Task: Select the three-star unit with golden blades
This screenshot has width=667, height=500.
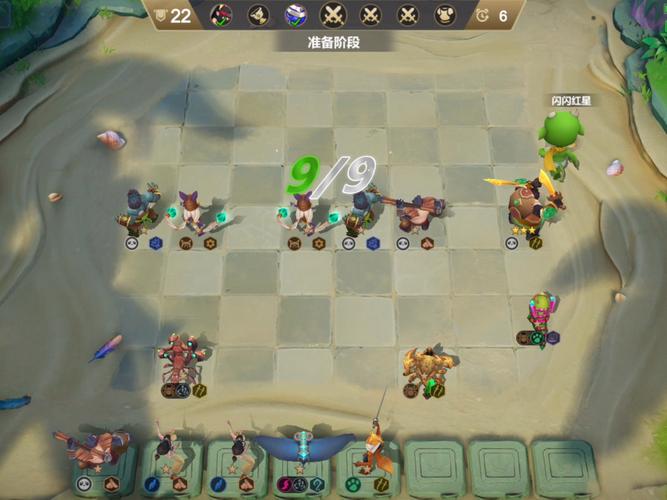Action: click(530, 203)
